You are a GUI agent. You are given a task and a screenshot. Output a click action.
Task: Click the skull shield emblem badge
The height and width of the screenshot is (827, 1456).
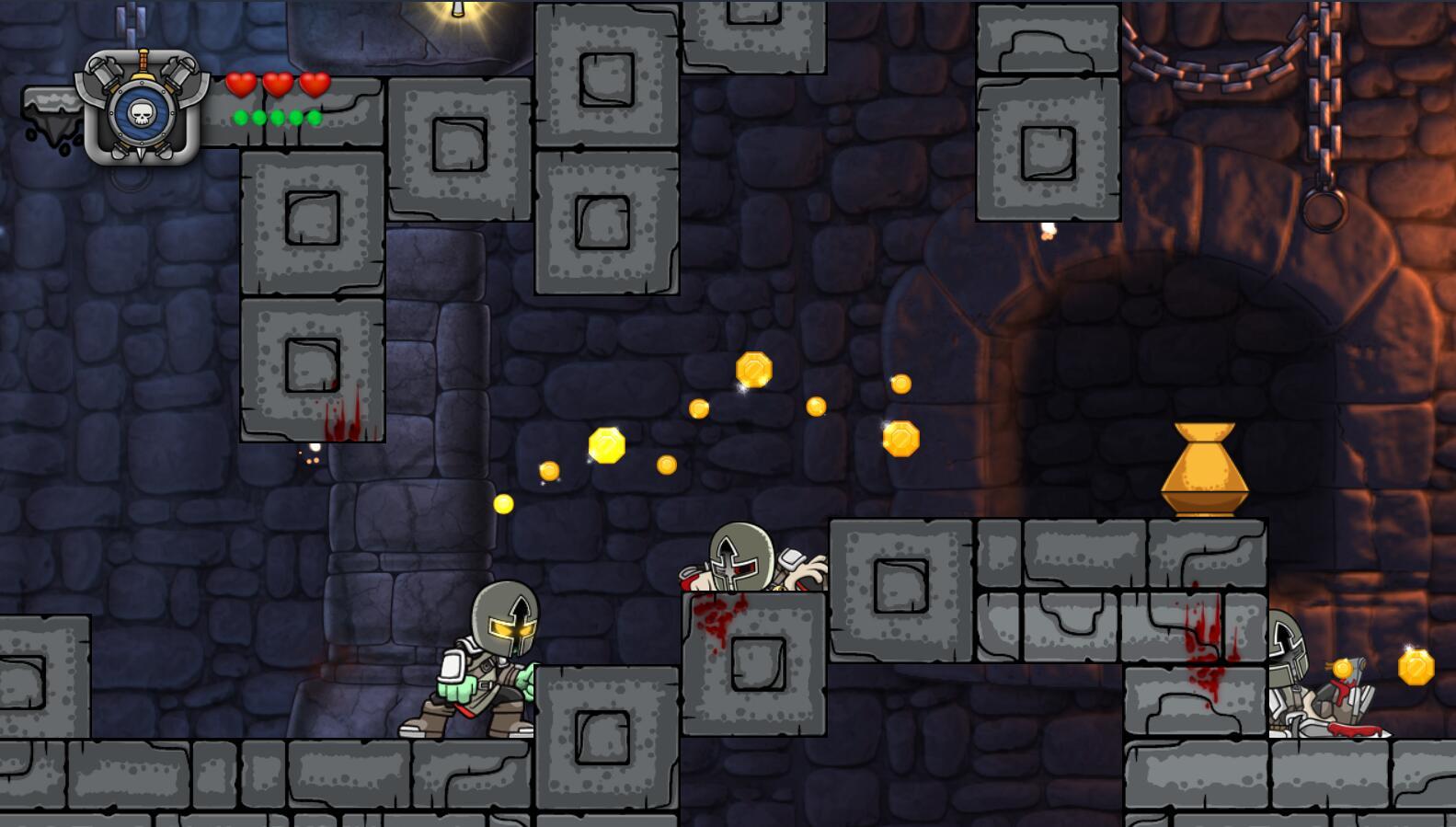coord(143,111)
